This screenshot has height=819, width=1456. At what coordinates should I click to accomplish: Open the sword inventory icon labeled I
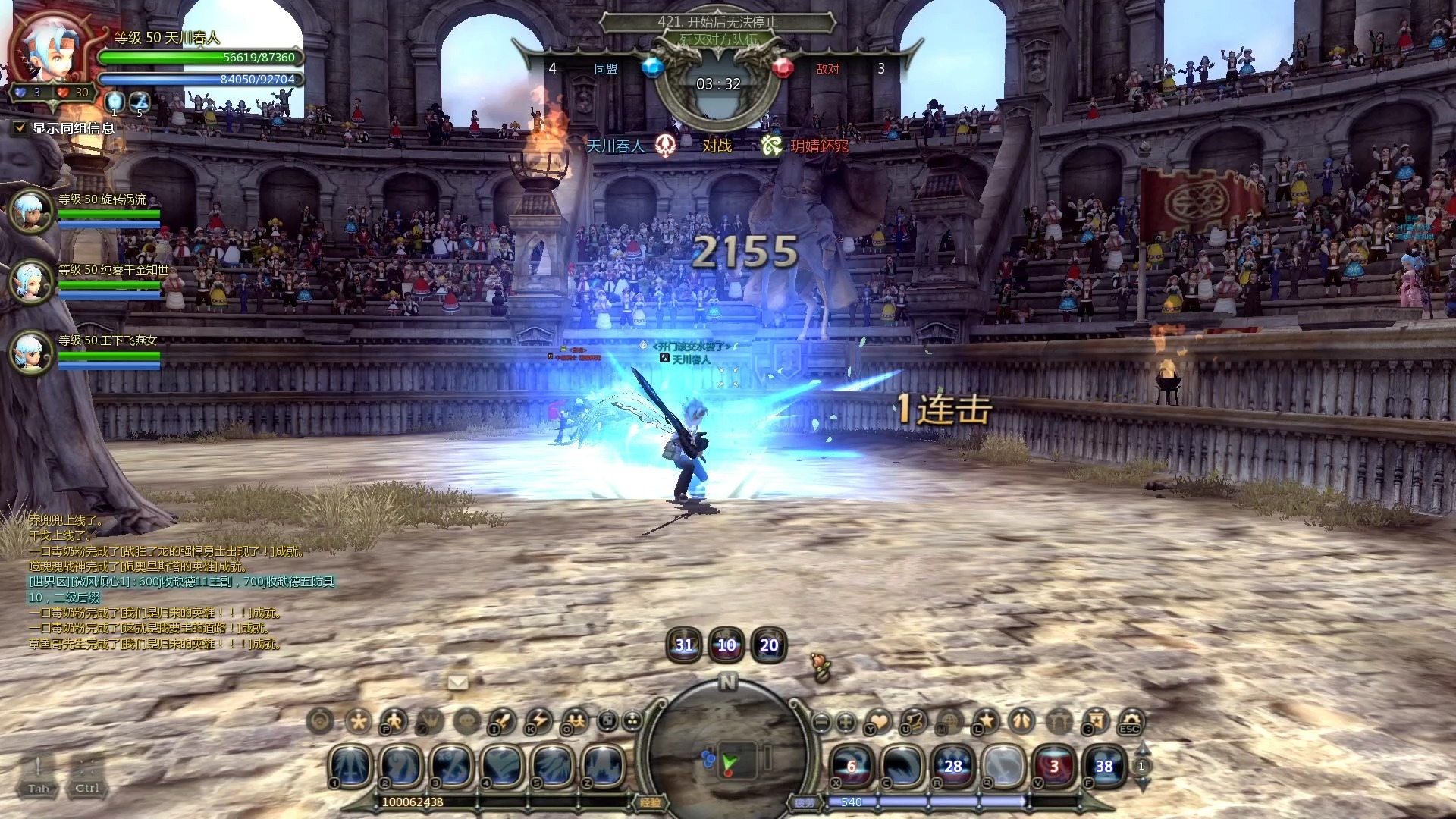point(502,720)
